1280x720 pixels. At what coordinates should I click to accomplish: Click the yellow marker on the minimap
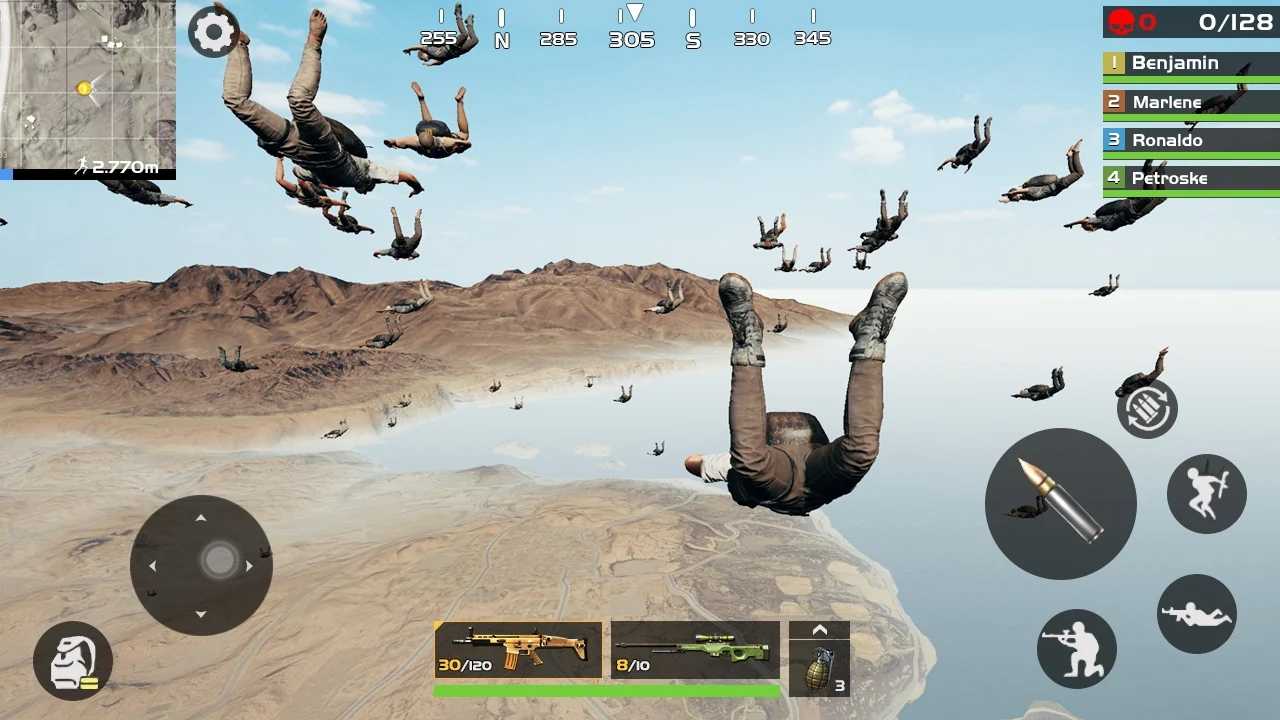pyautogui.click(x=84, y=88)
